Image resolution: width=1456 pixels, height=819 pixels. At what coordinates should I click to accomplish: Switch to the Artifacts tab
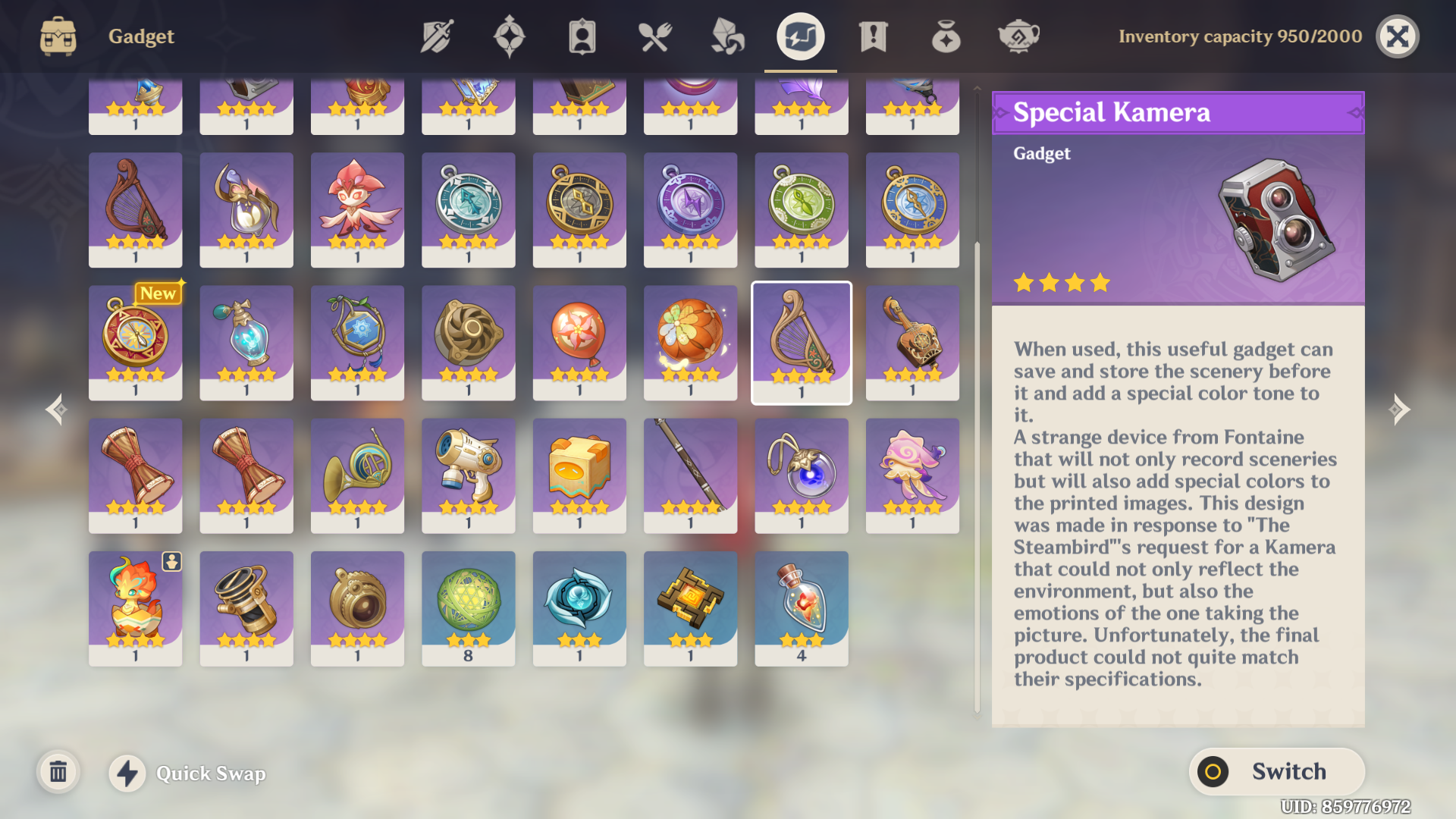[510, 35]
